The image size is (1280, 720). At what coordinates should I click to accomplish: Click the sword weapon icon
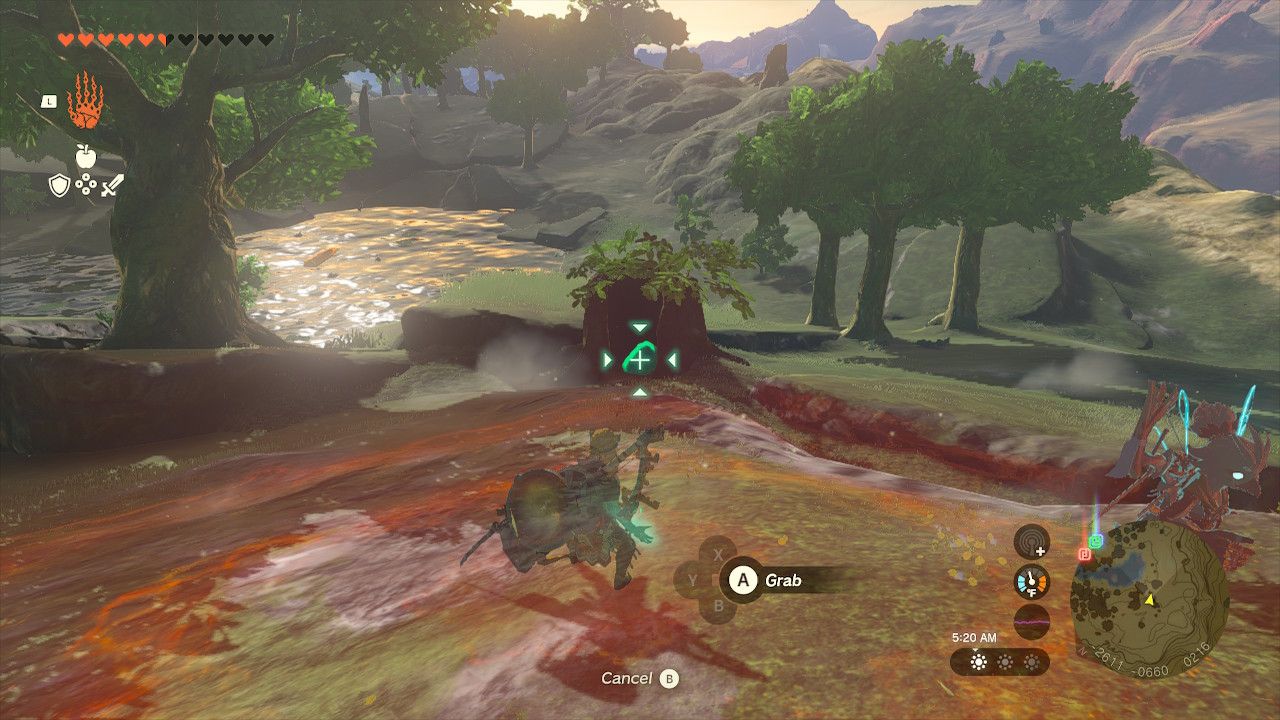pyautogui.click(x=111, y=186)
